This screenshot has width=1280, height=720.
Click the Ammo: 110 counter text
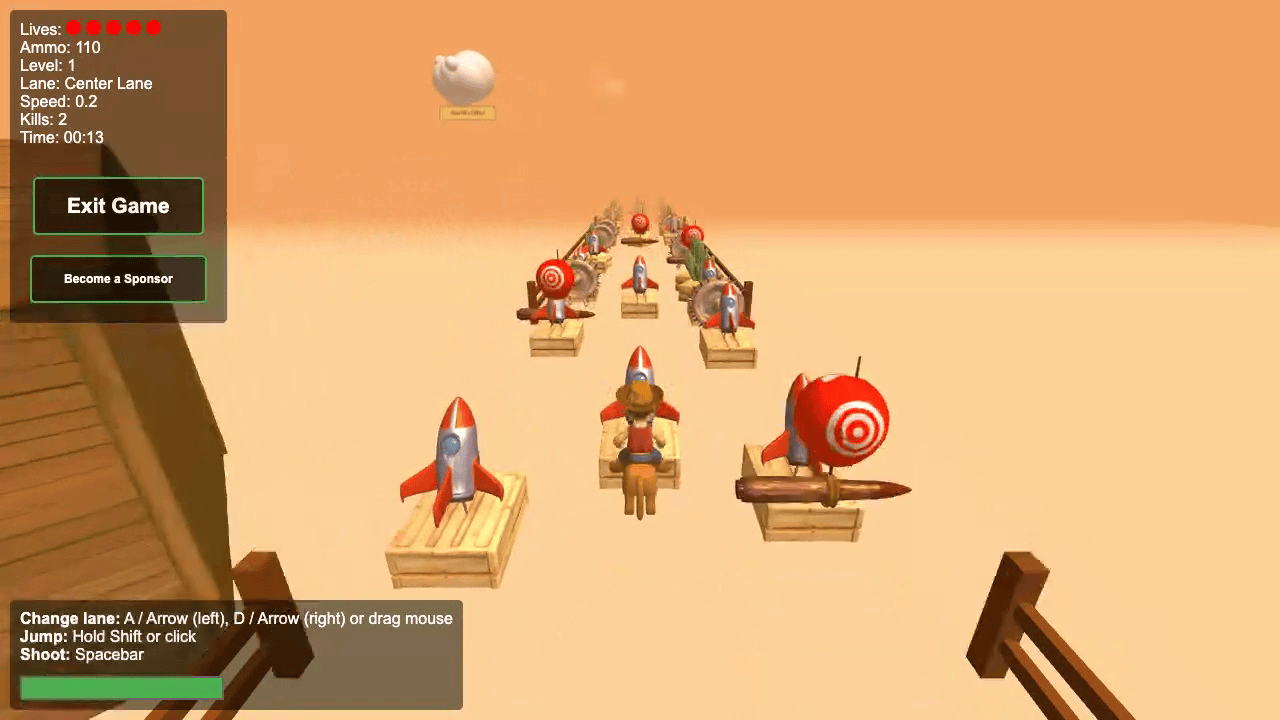coord(60,47)
